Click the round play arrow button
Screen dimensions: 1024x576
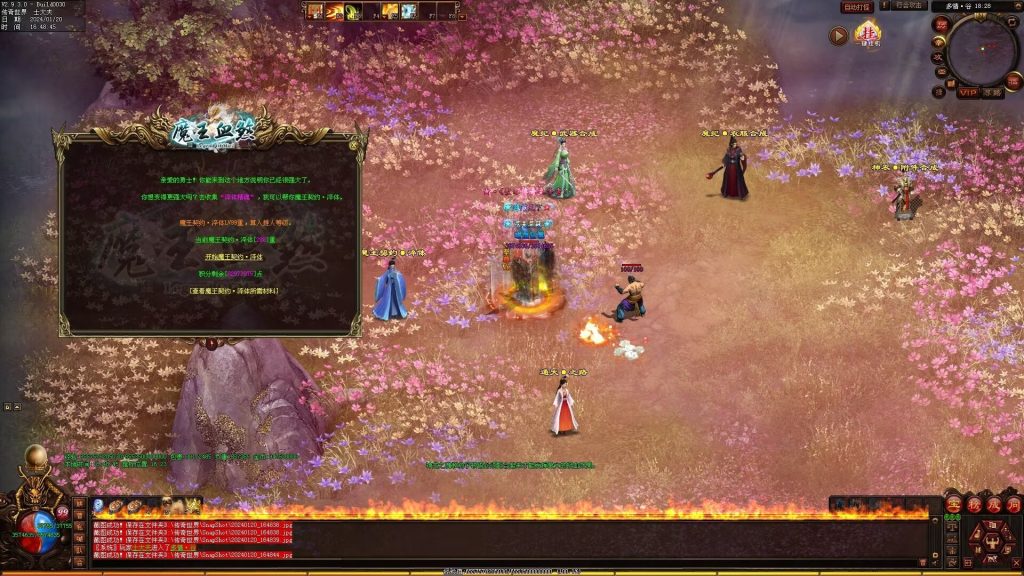[838, 36]
